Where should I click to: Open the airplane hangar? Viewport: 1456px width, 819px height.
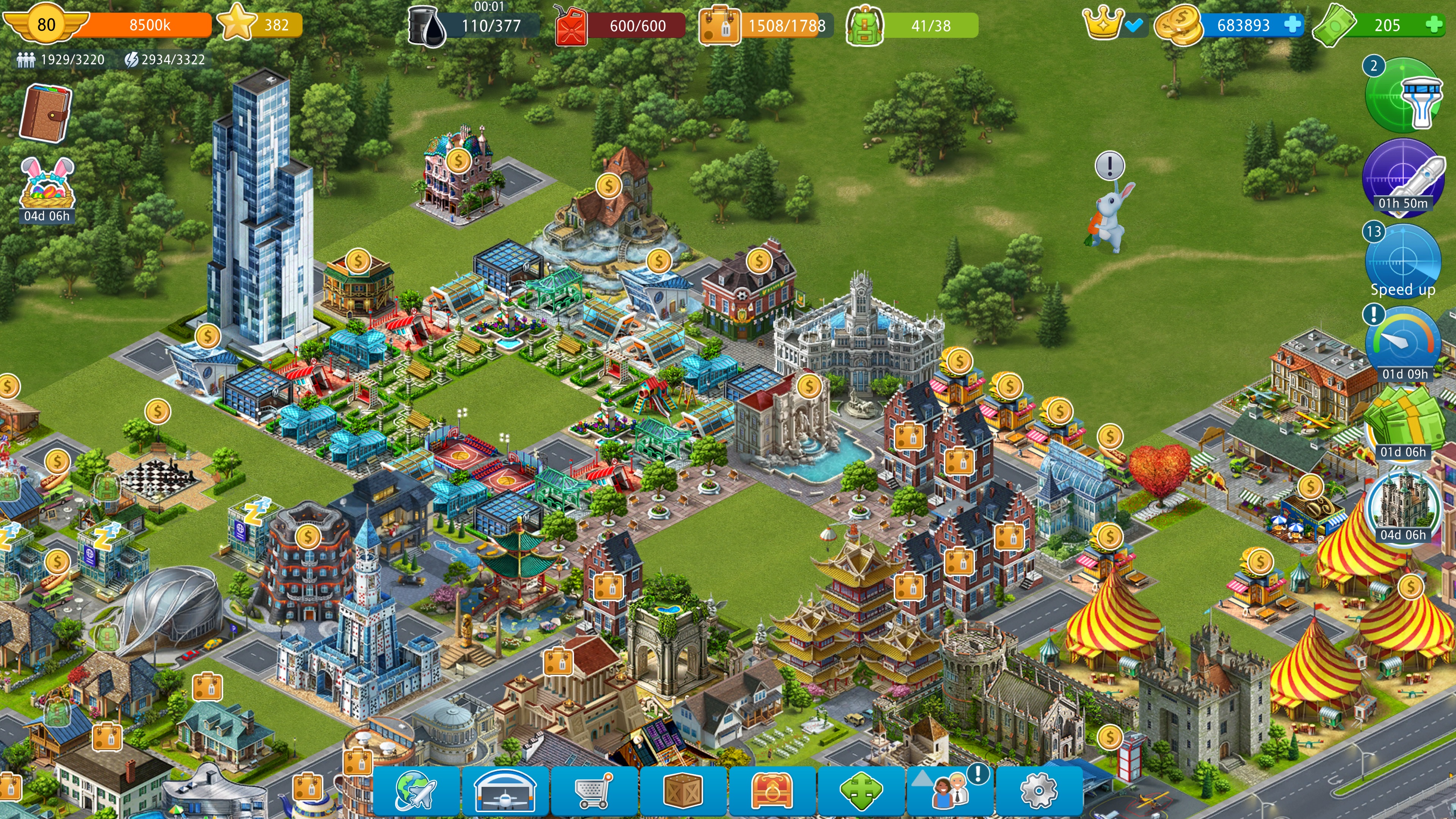pyautogui.click(x=505, y=789)
